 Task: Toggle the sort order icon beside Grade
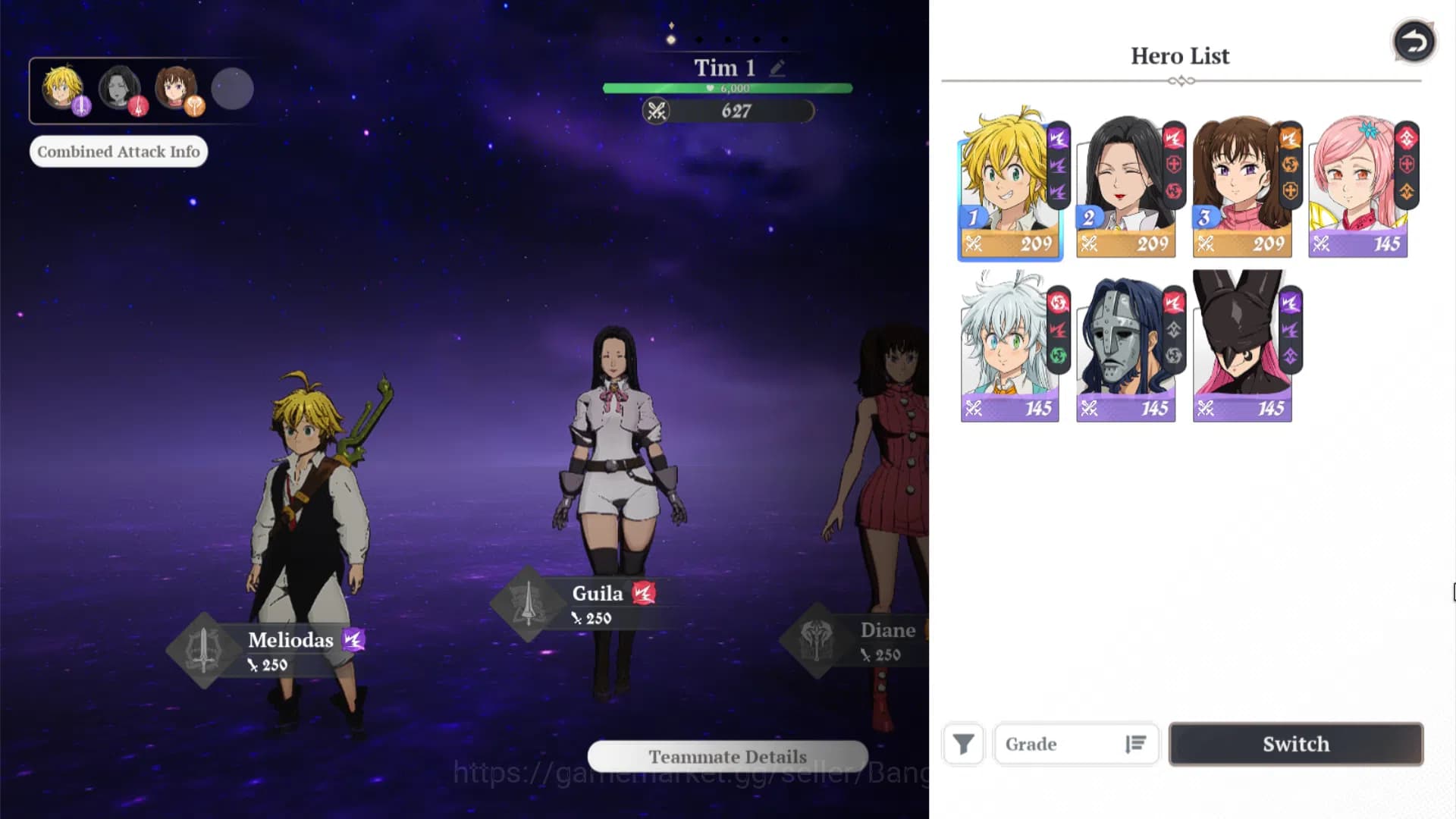pyautogui.click(x=1134, y=744)
